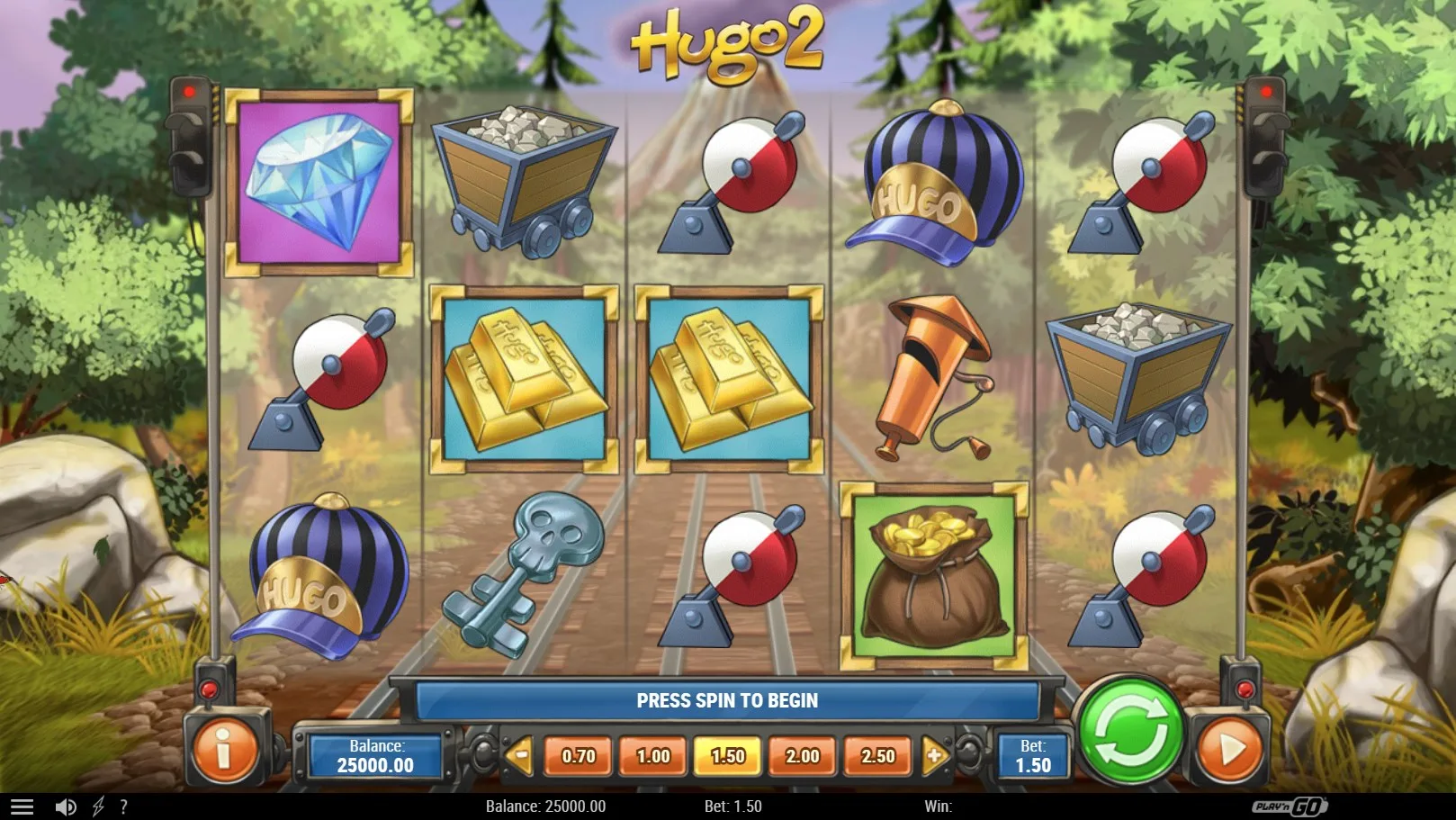Pick the 2.50 bet amount

coord(878,756)
